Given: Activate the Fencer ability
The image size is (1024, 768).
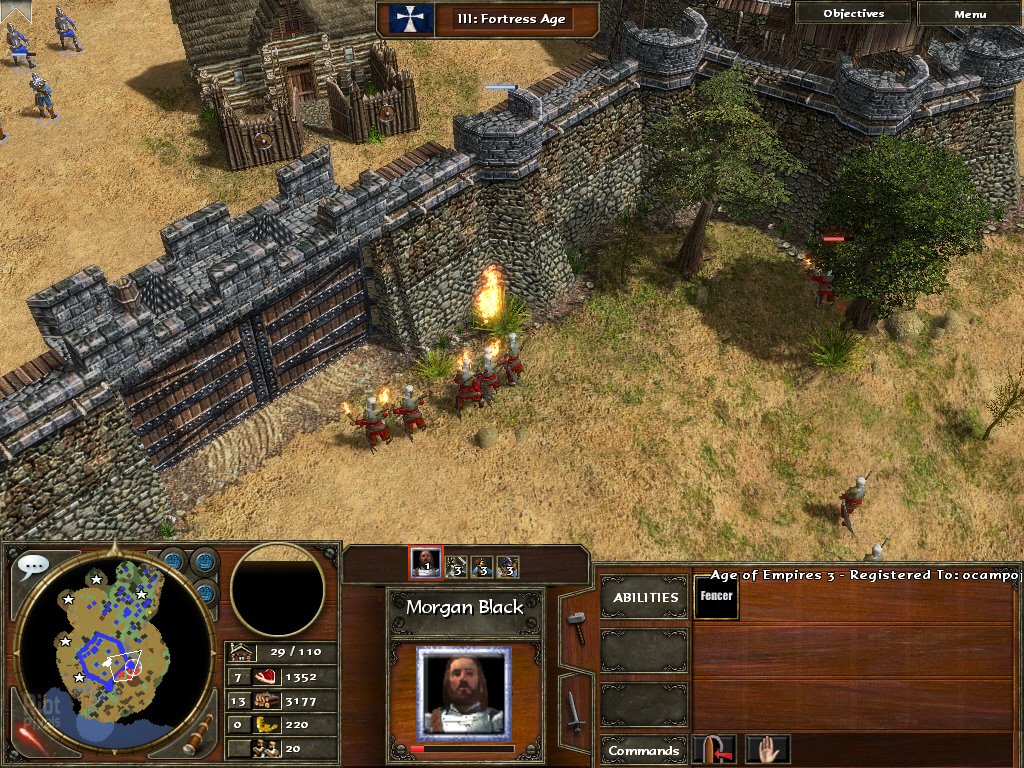Looking at the screenshot, I should point(716,598).
